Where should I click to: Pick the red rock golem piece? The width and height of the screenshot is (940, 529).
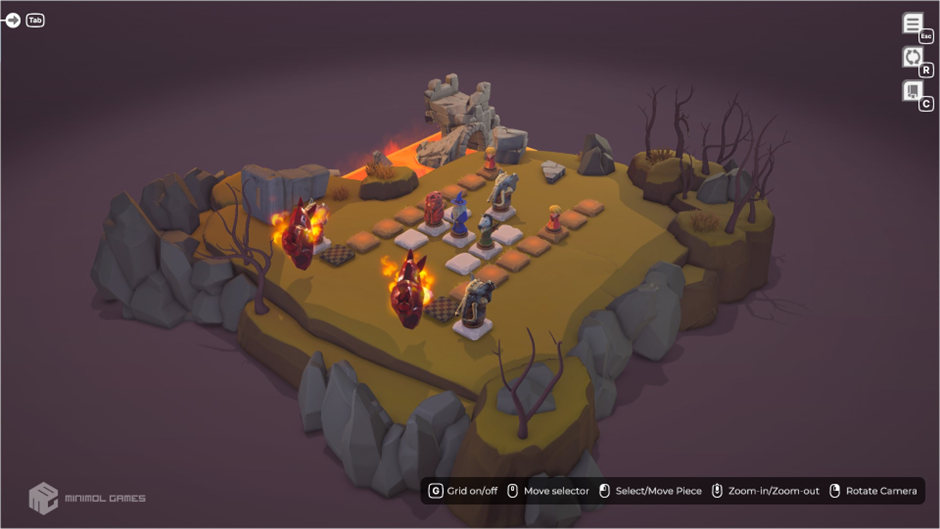point(434,210)
